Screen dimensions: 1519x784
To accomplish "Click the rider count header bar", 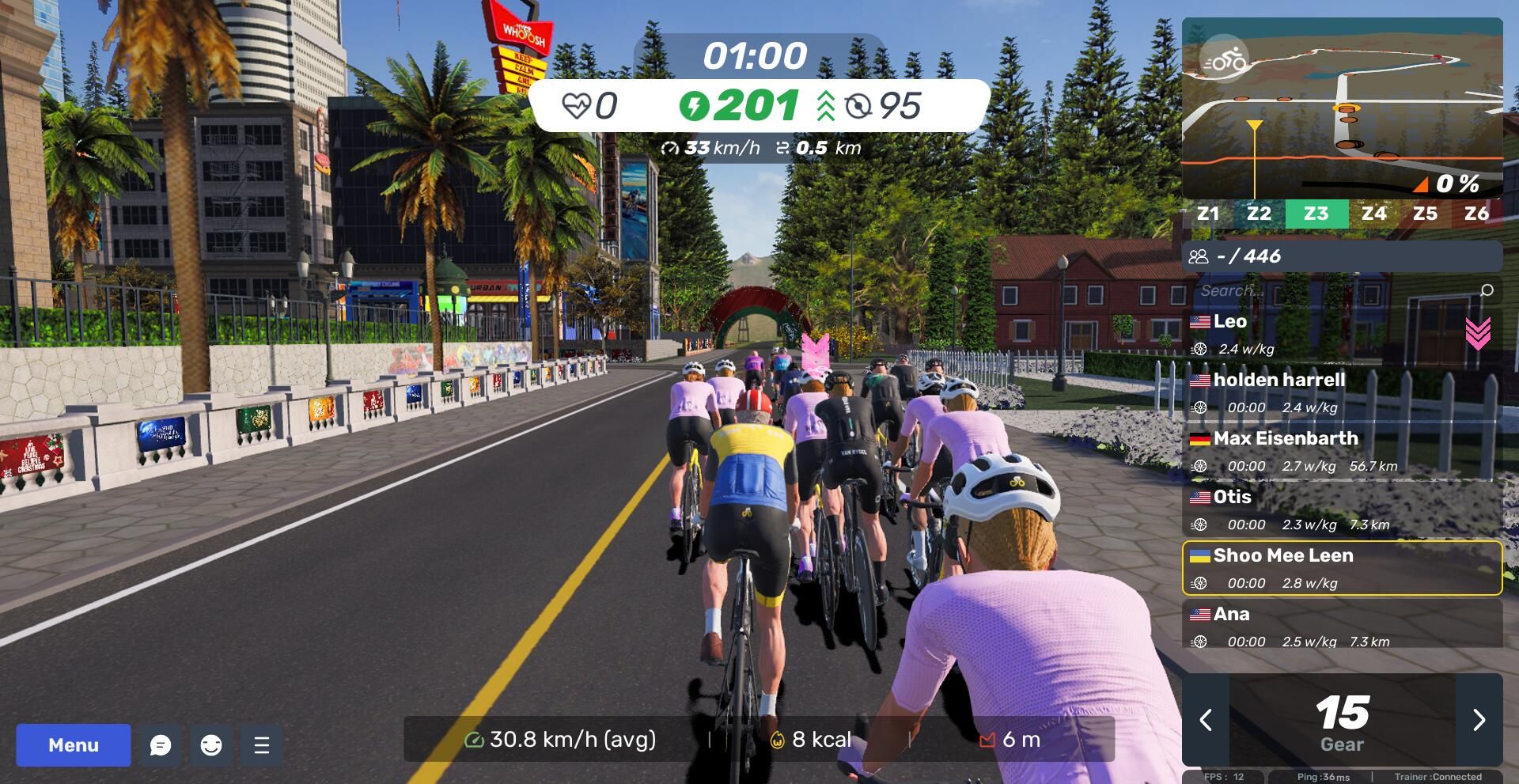I will [x=1342, y=256].
